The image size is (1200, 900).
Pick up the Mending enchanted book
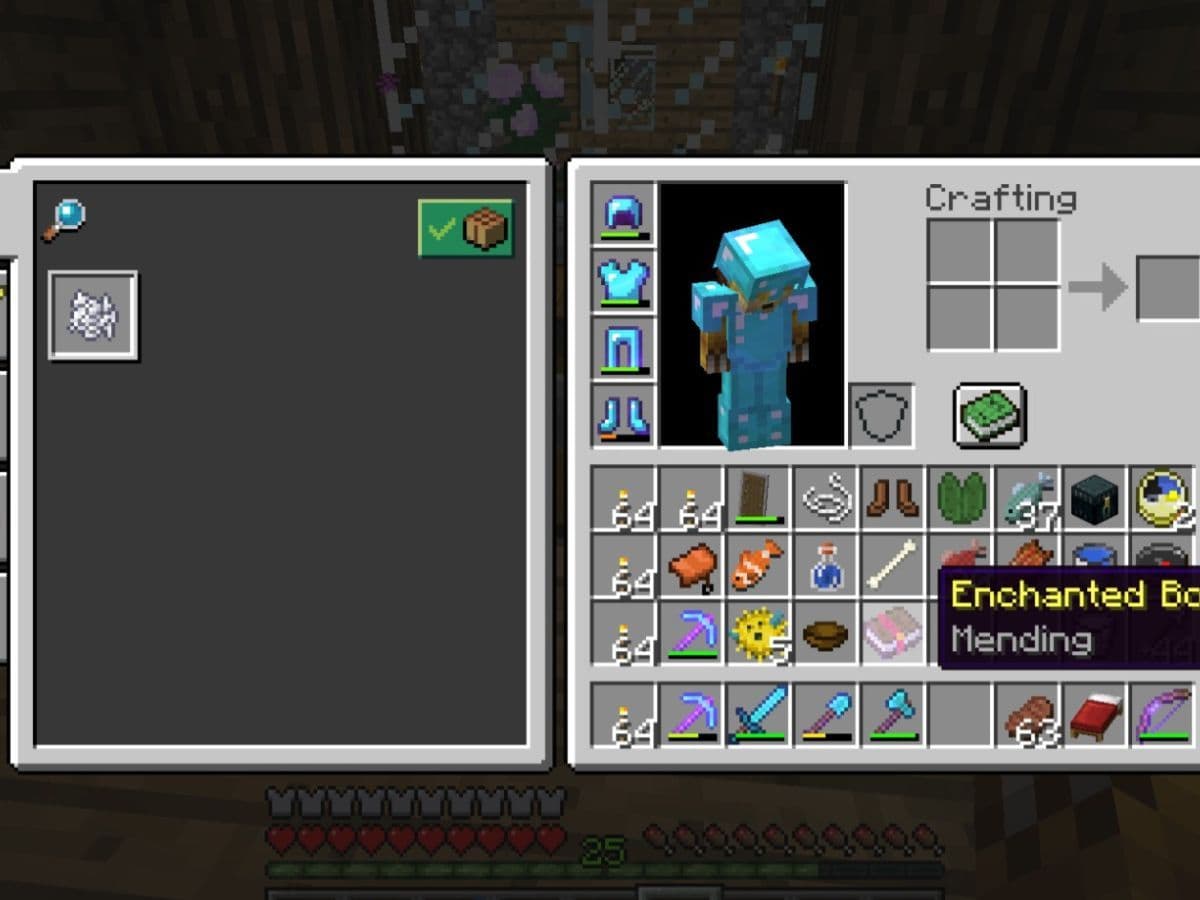tap(893, 633)
